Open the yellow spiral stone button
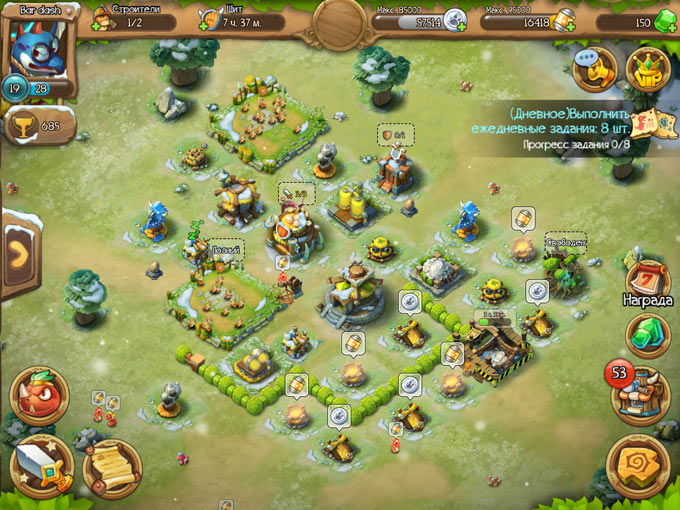The image size is (680, 510). click(638, 464)
